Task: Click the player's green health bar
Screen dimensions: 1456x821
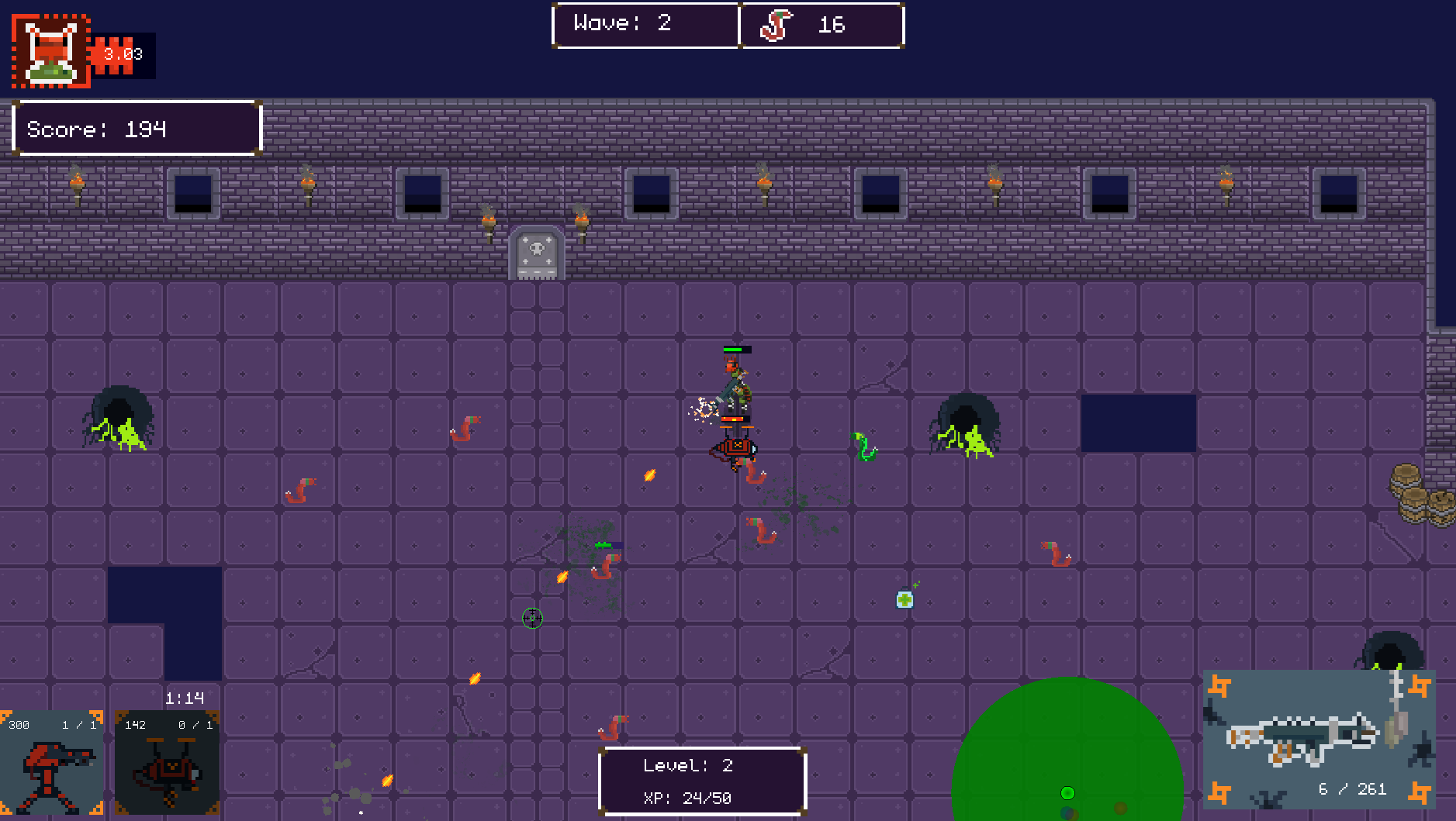Action: [738, 350]
